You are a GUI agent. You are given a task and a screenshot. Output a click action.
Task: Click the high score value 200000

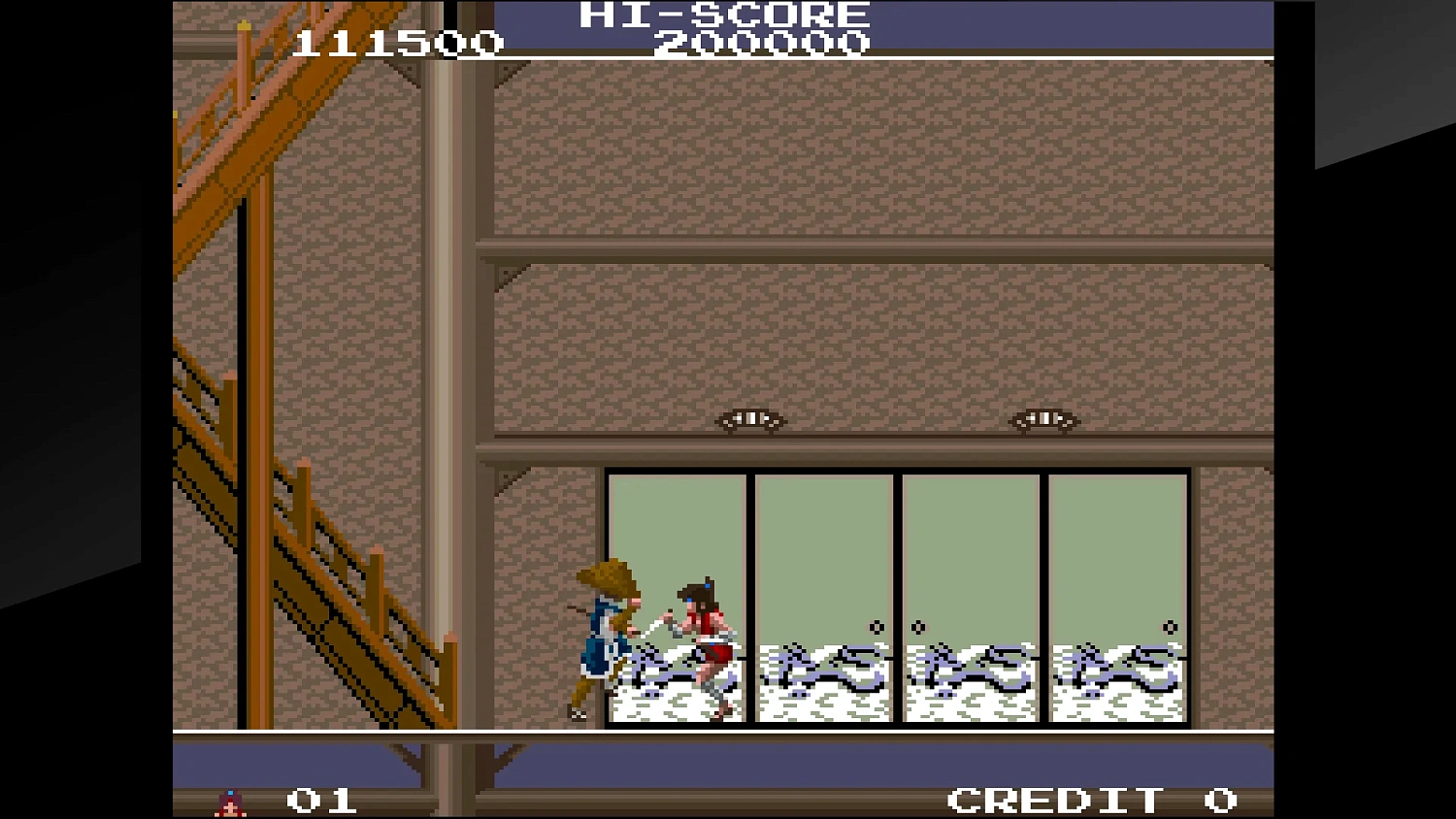[x=762, y=43]
